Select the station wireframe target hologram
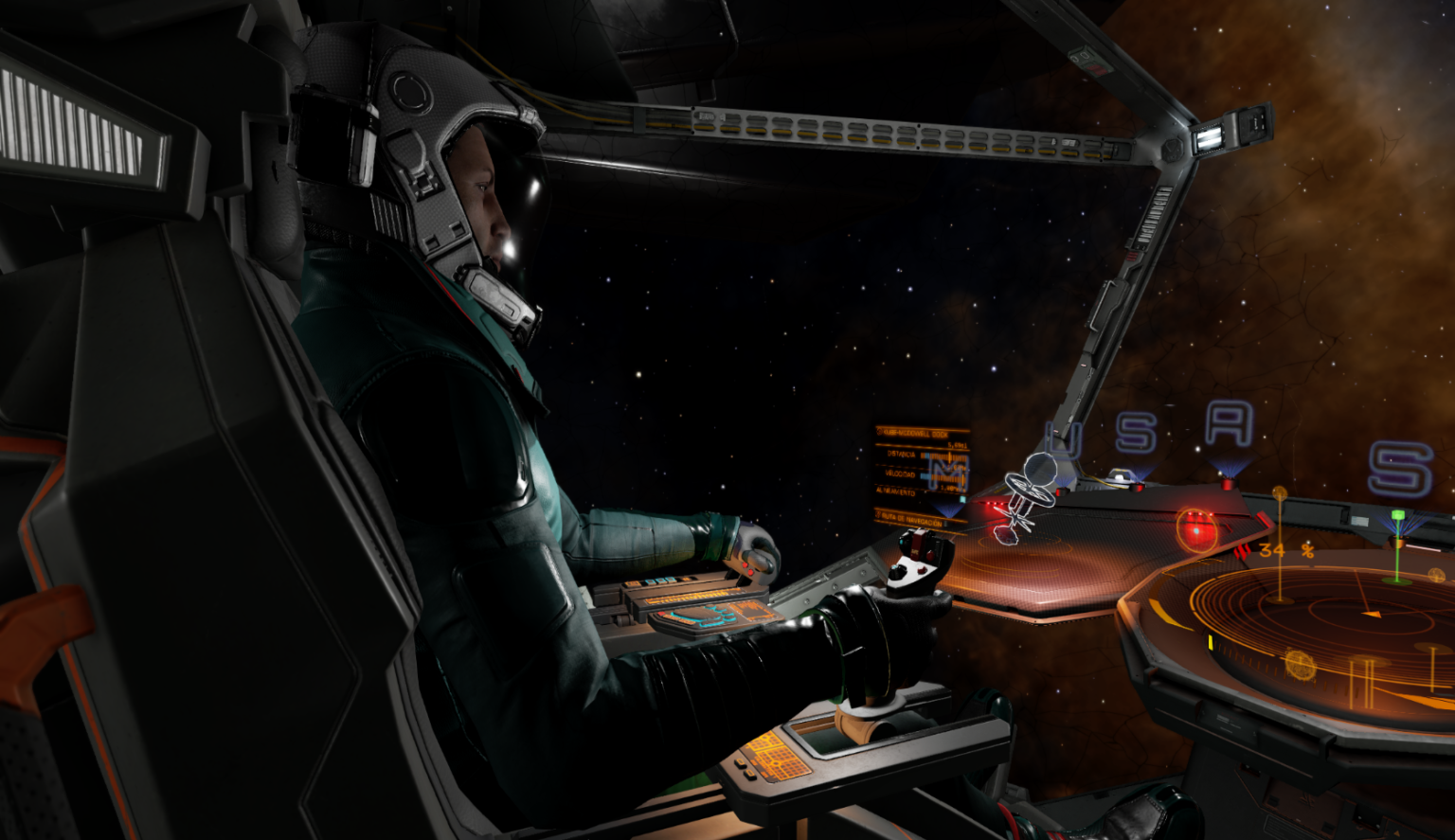This screenshot has width=1455, height=840. point(1026,495)
